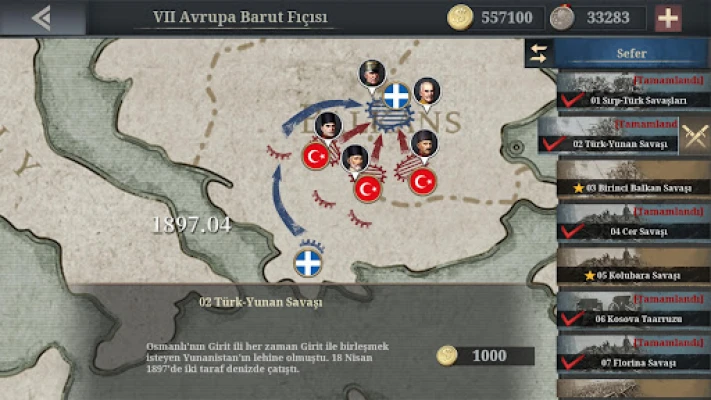Open mission 06 Kosova Taarruzu

[x=632, y=310]
